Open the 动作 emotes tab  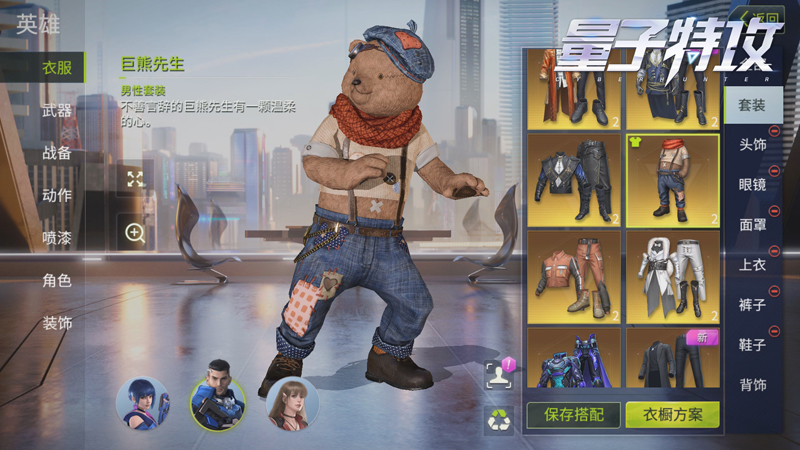(56, 195)
